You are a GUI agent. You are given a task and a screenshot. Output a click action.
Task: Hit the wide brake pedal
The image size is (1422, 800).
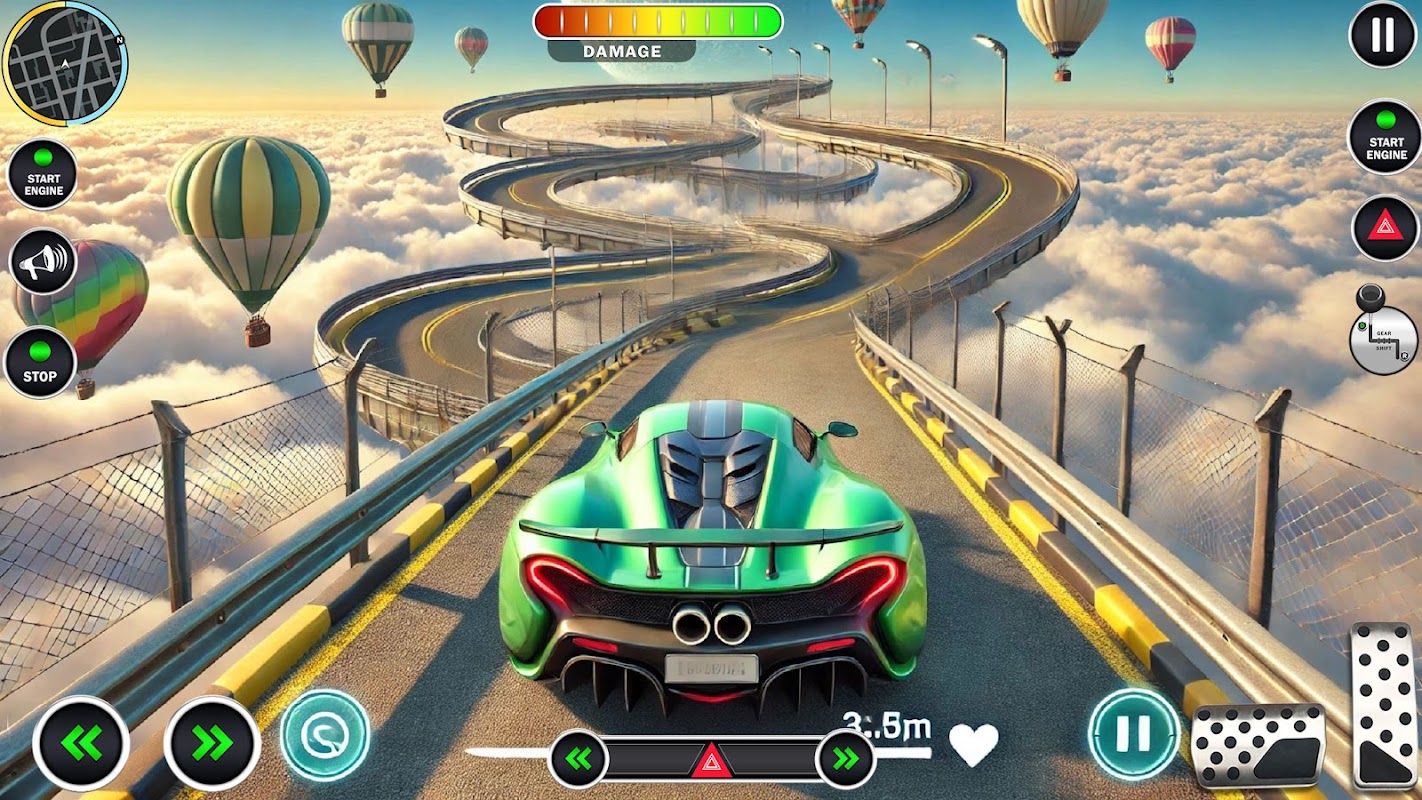coord(1258,745)
